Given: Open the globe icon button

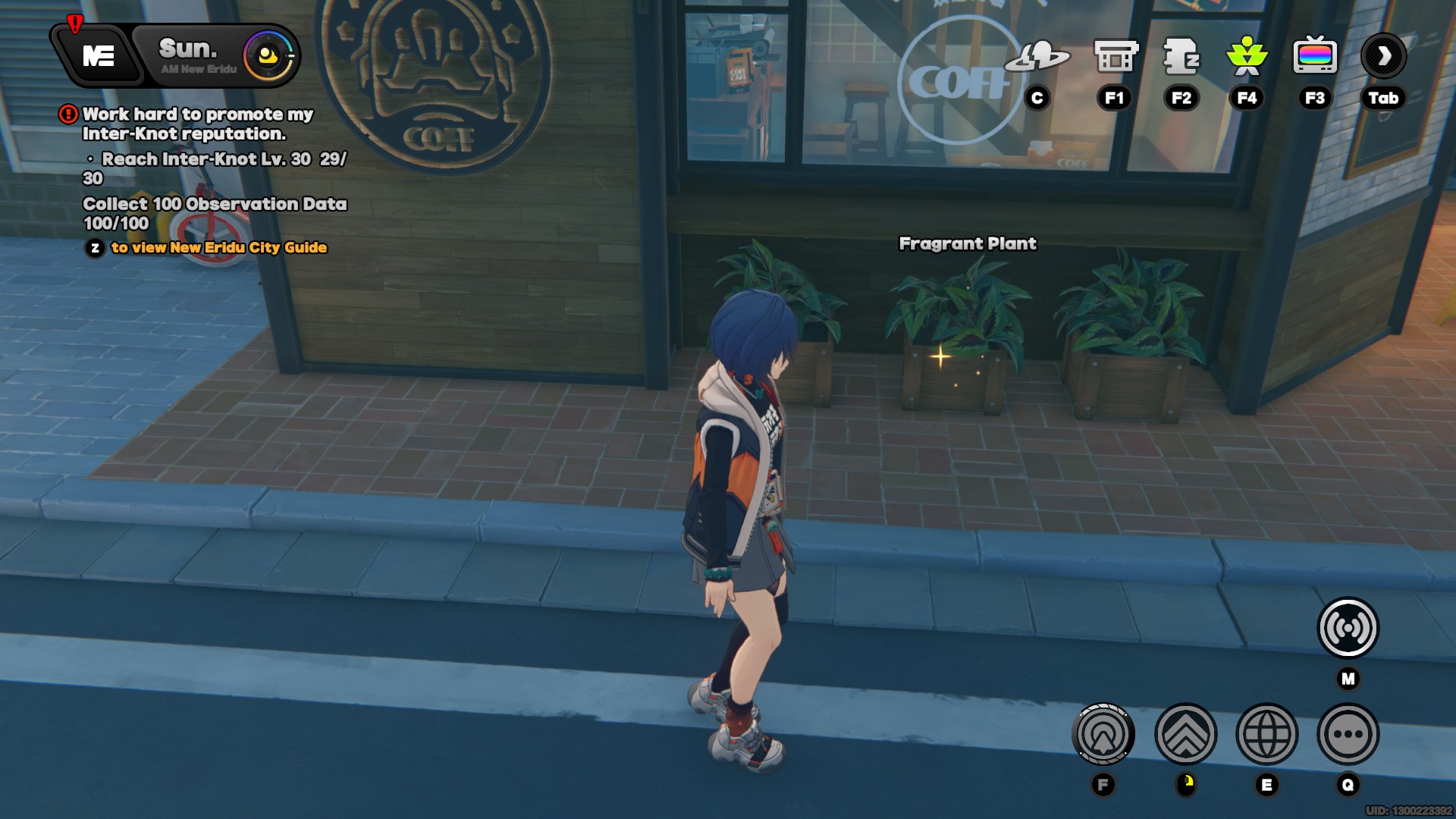Looking at the screenshot, I should coord(1266,734).
